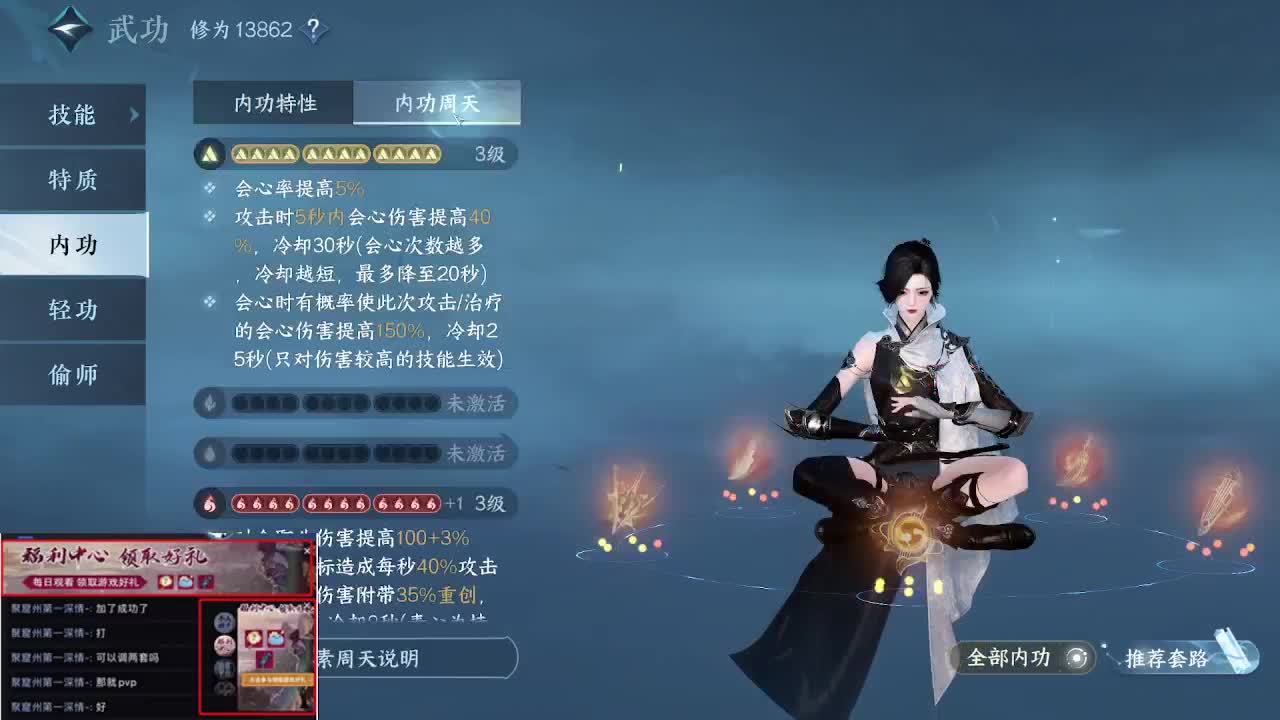This screenshot has width=1280, height=720.
Task: Collapse the 福利中心 banner with its × control
Action: 307,550
